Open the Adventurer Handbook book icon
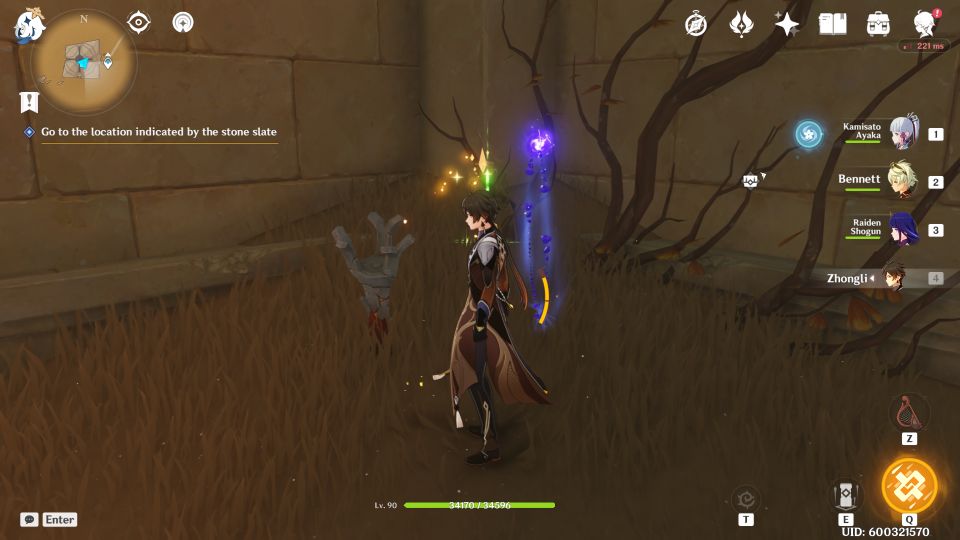Image resolution: width=960 pixels, height=540 pixels. coord(832,24)
